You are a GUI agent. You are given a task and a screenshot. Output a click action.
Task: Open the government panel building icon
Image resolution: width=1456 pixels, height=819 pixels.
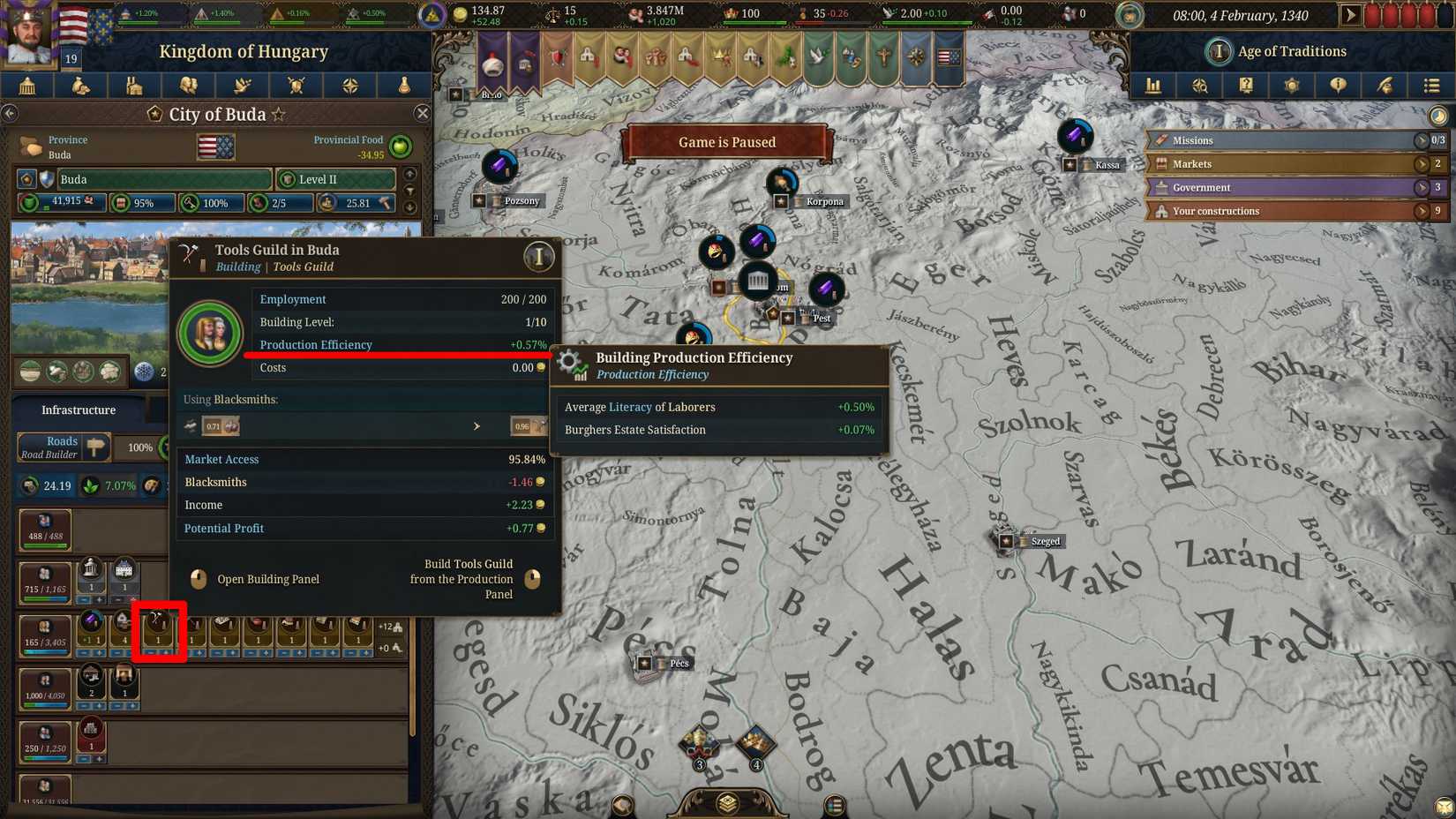click(x=29, y=85)
